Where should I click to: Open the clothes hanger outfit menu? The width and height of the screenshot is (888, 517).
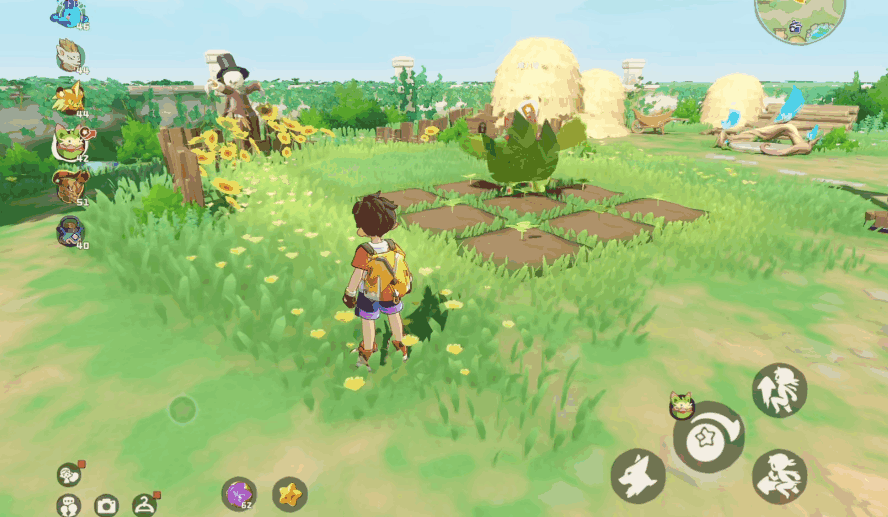146,505
